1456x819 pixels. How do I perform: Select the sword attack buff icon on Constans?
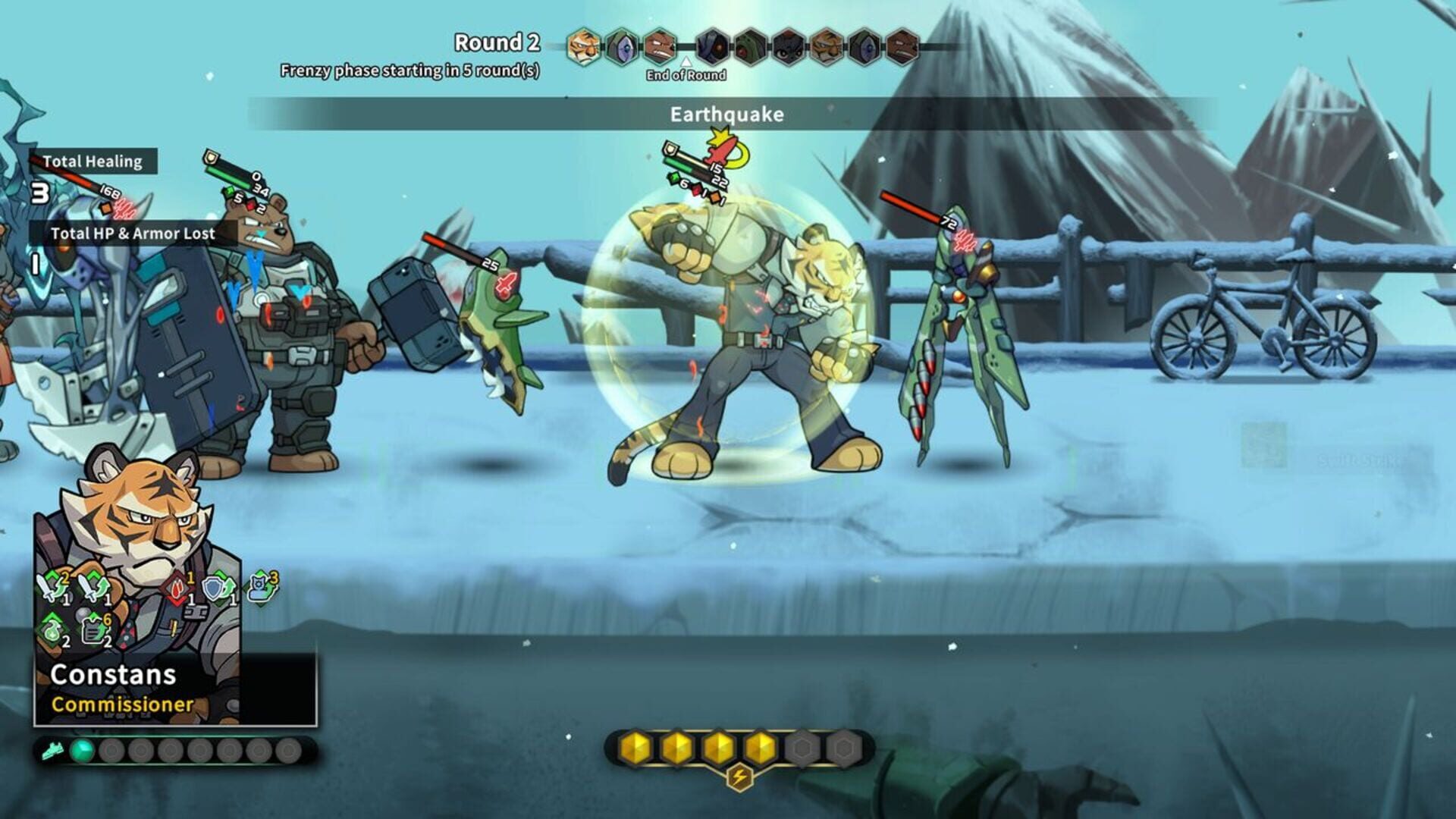(50, 588)
